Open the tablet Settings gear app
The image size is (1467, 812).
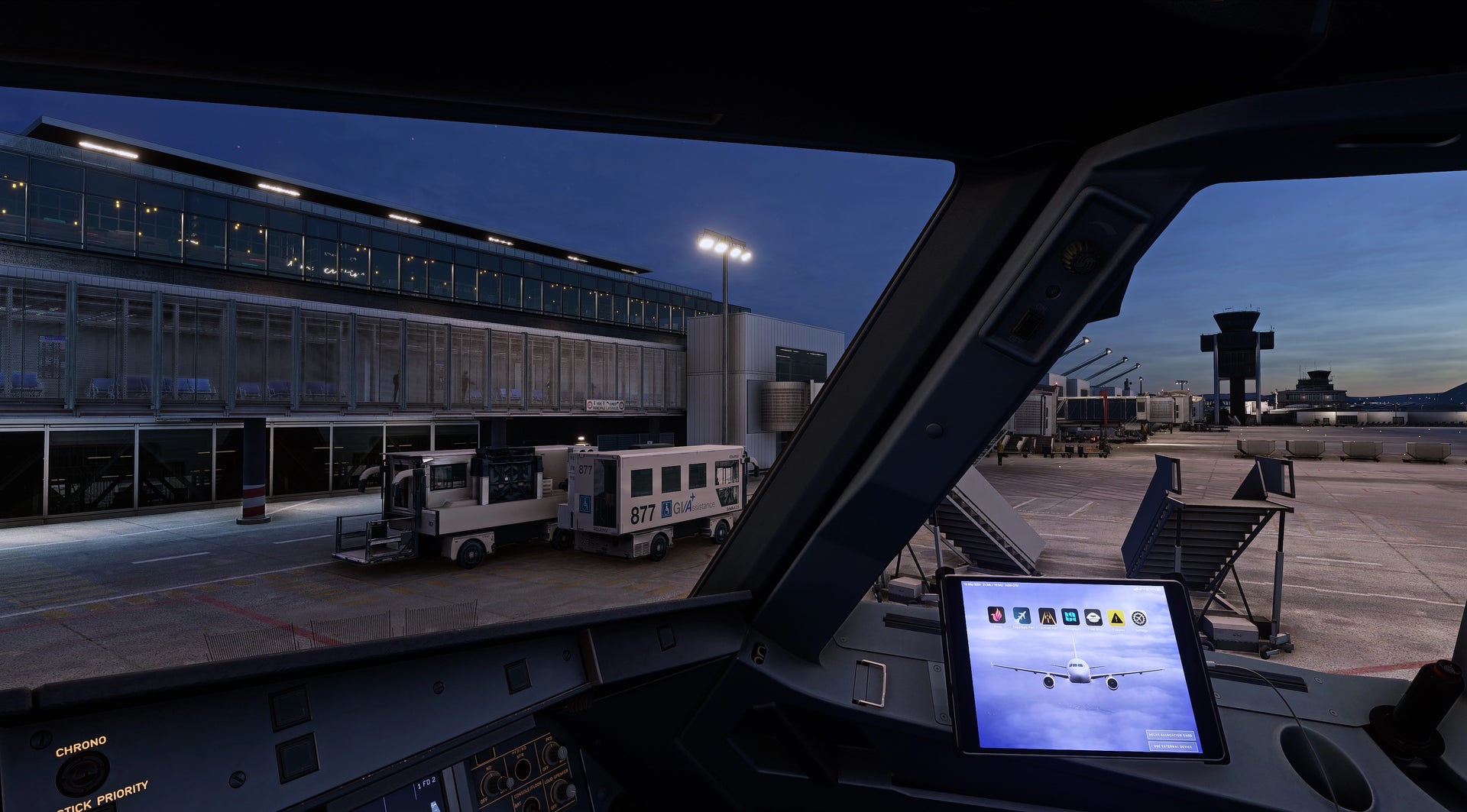[1139, 619]
